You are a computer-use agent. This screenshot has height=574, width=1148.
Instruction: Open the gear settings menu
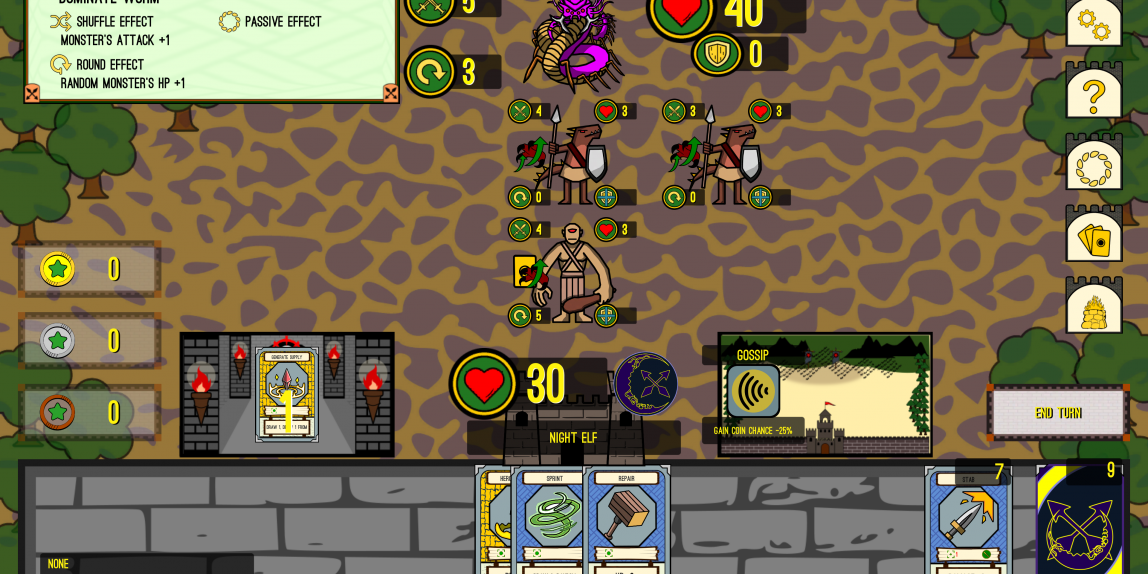point(1093,24)
